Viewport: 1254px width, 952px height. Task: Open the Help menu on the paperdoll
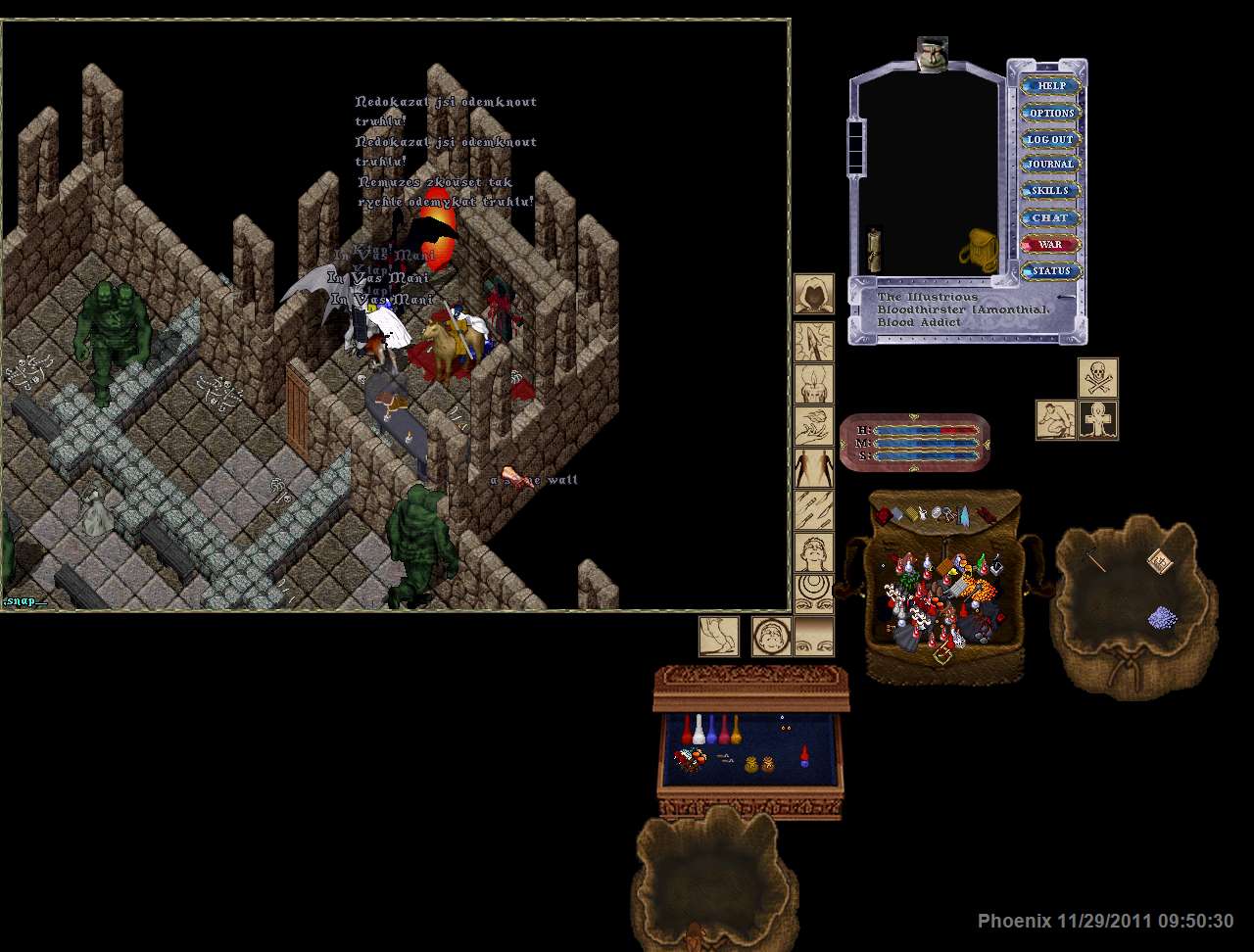click(x=1051, y=86)
